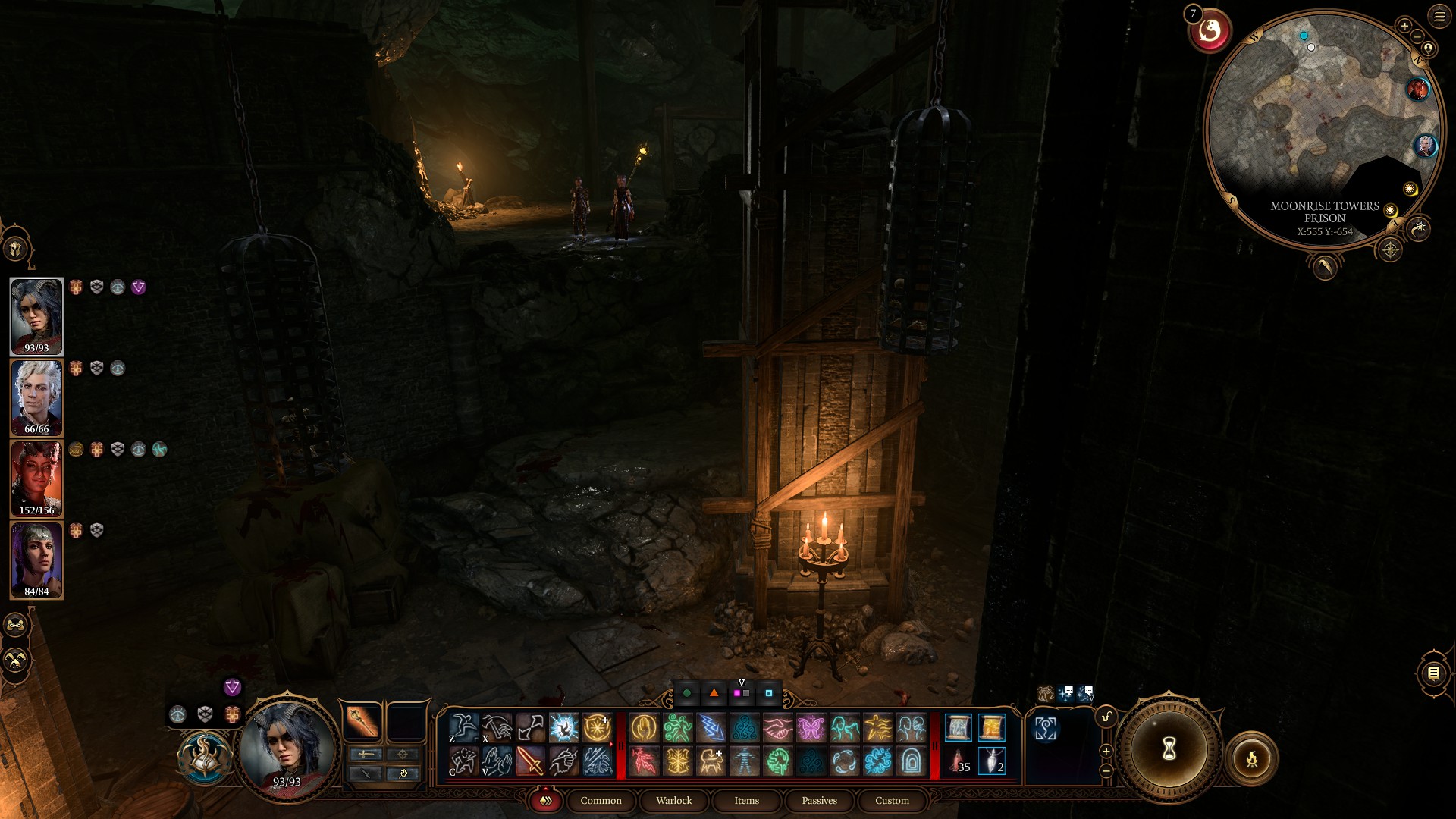Viewport: 1456px width, 819px height.
Task: Add a hotbar row using the plus button
Action: tap(1108, 752)
